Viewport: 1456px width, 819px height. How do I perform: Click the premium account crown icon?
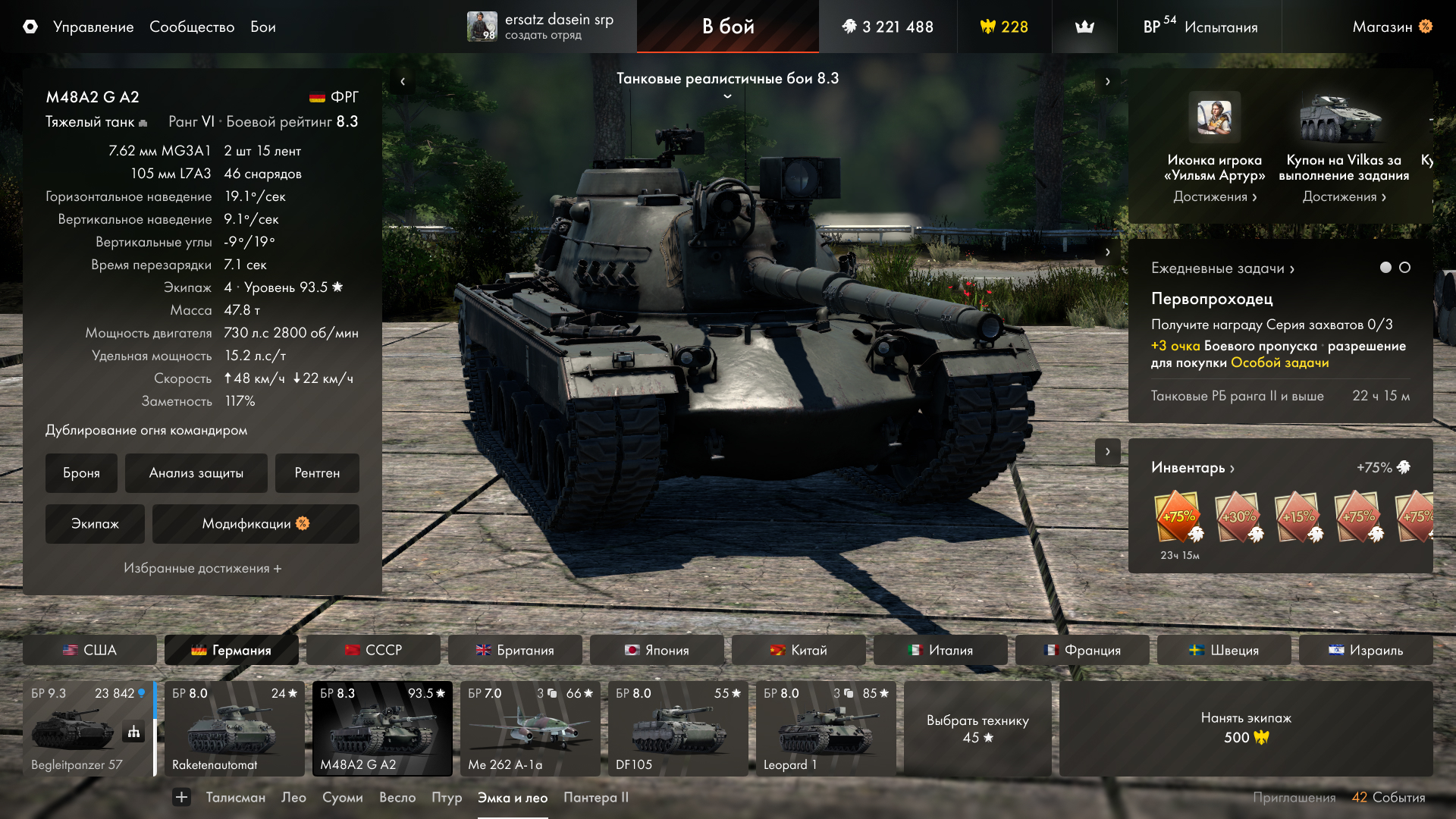pos(1084,27)
